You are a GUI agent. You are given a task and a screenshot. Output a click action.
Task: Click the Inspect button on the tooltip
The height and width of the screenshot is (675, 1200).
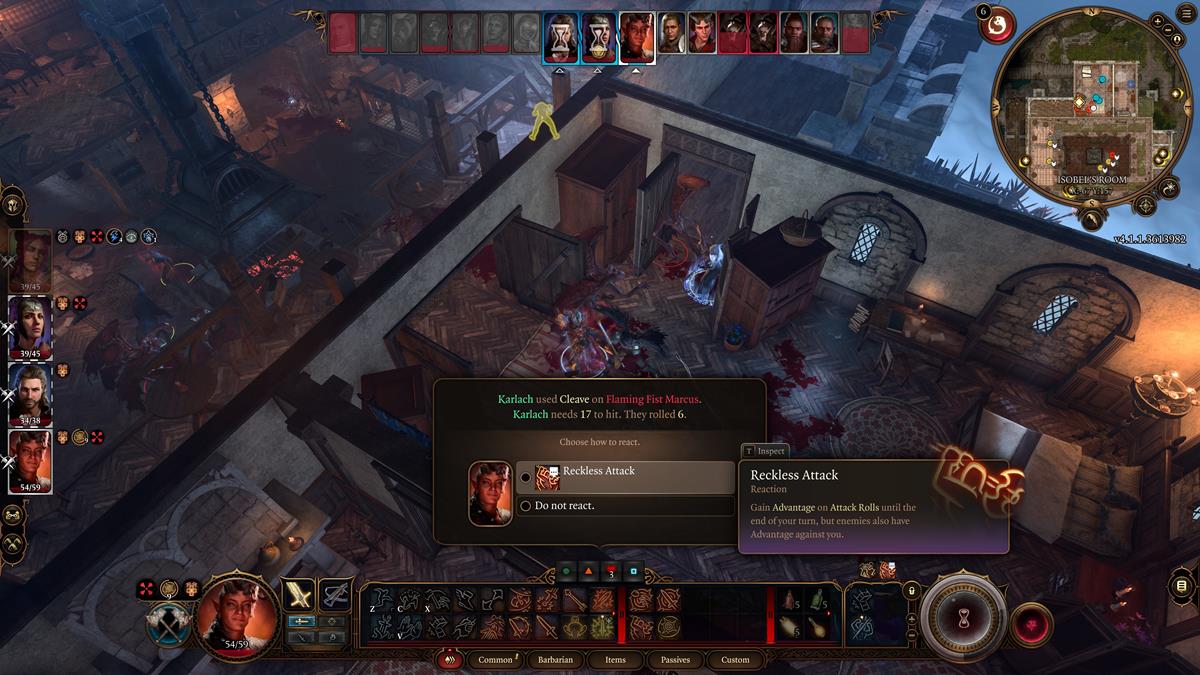tap(765, 451)
